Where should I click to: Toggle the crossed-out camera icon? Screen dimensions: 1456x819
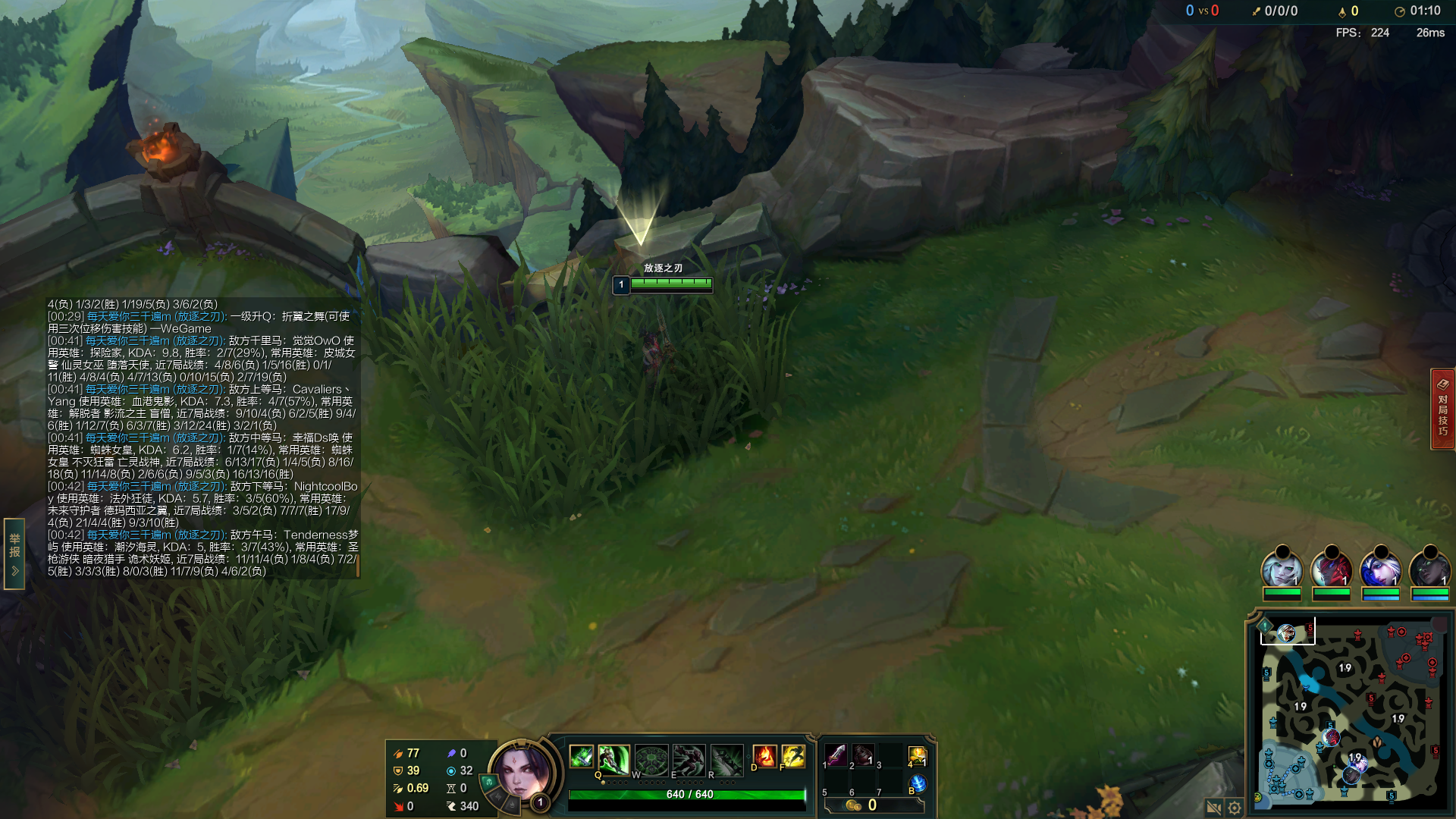coord(1213,808)
